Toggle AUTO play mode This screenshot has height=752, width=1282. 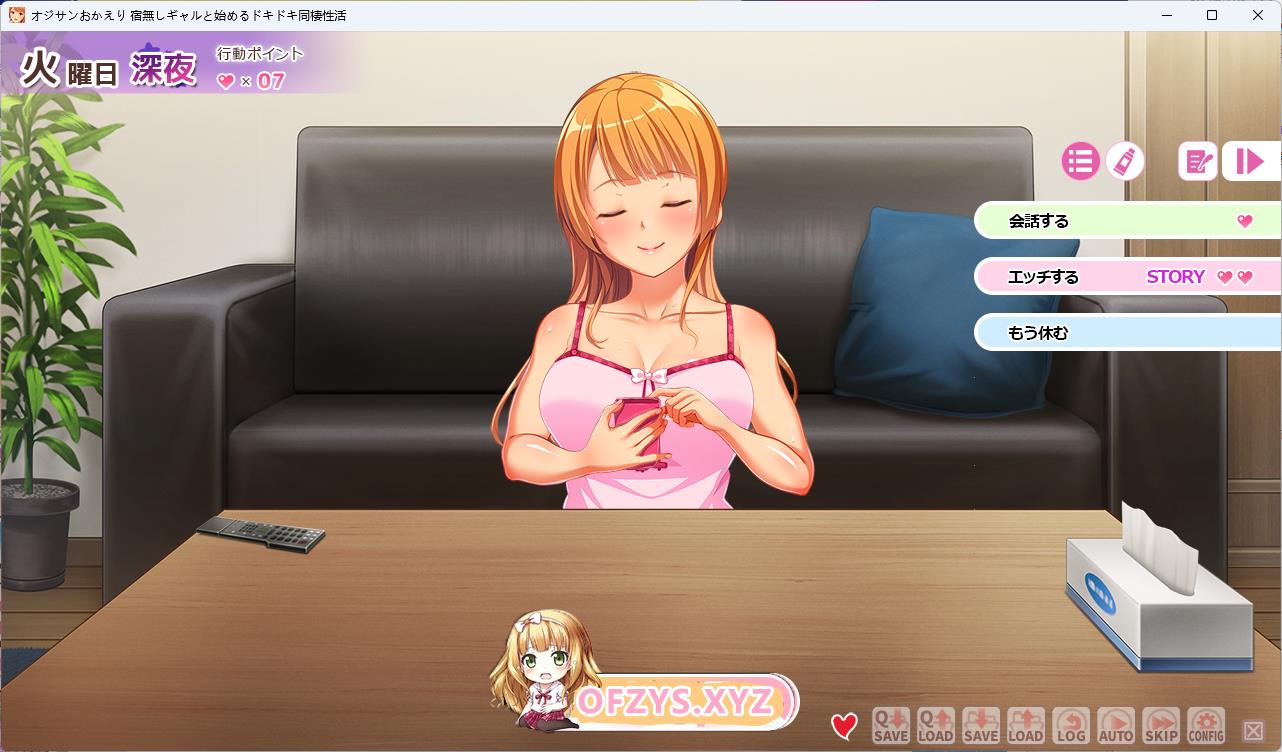[1116, 725]
